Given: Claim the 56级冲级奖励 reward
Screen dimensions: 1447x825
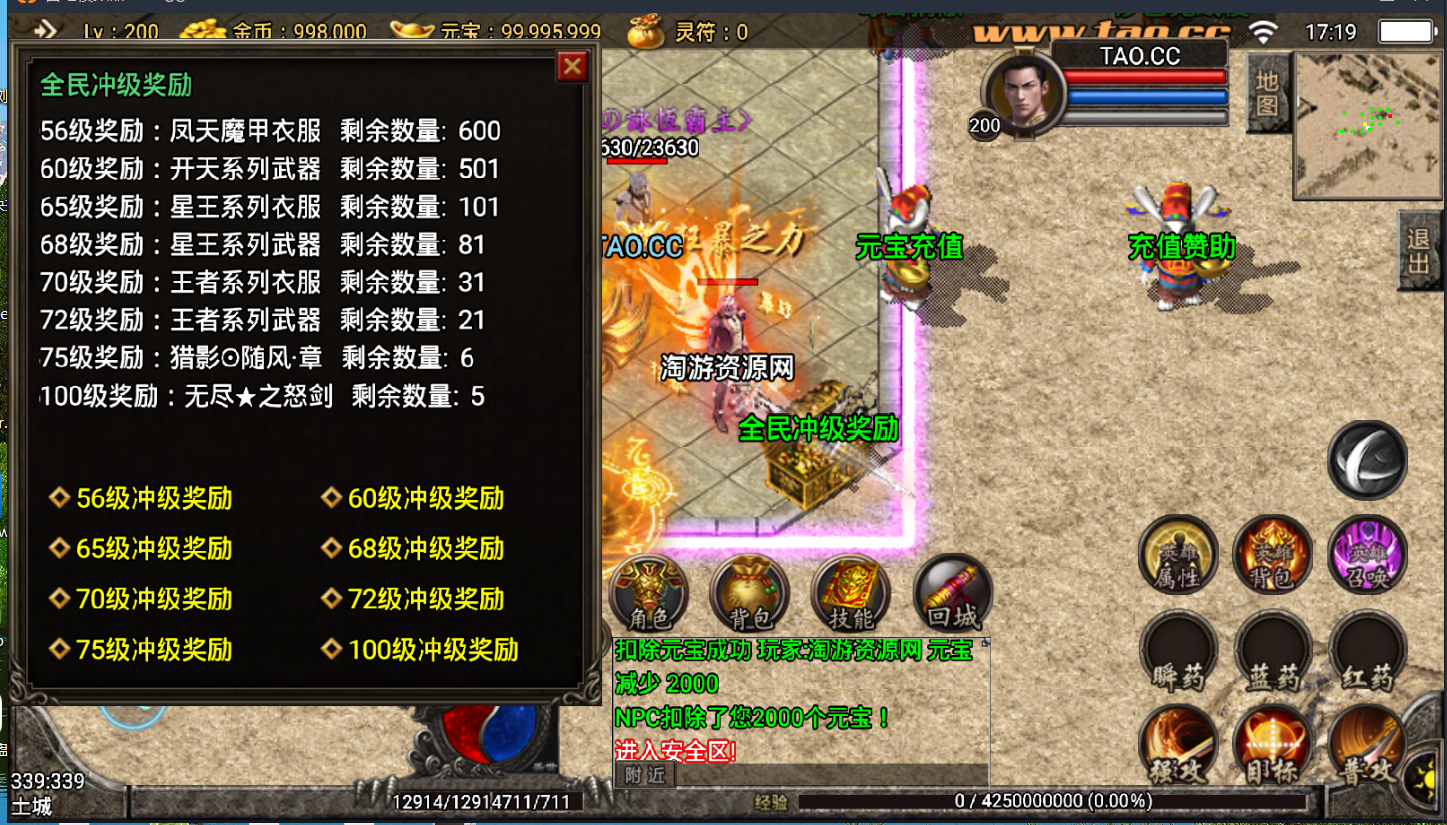Looking at the screenshot, I should 154,498.
